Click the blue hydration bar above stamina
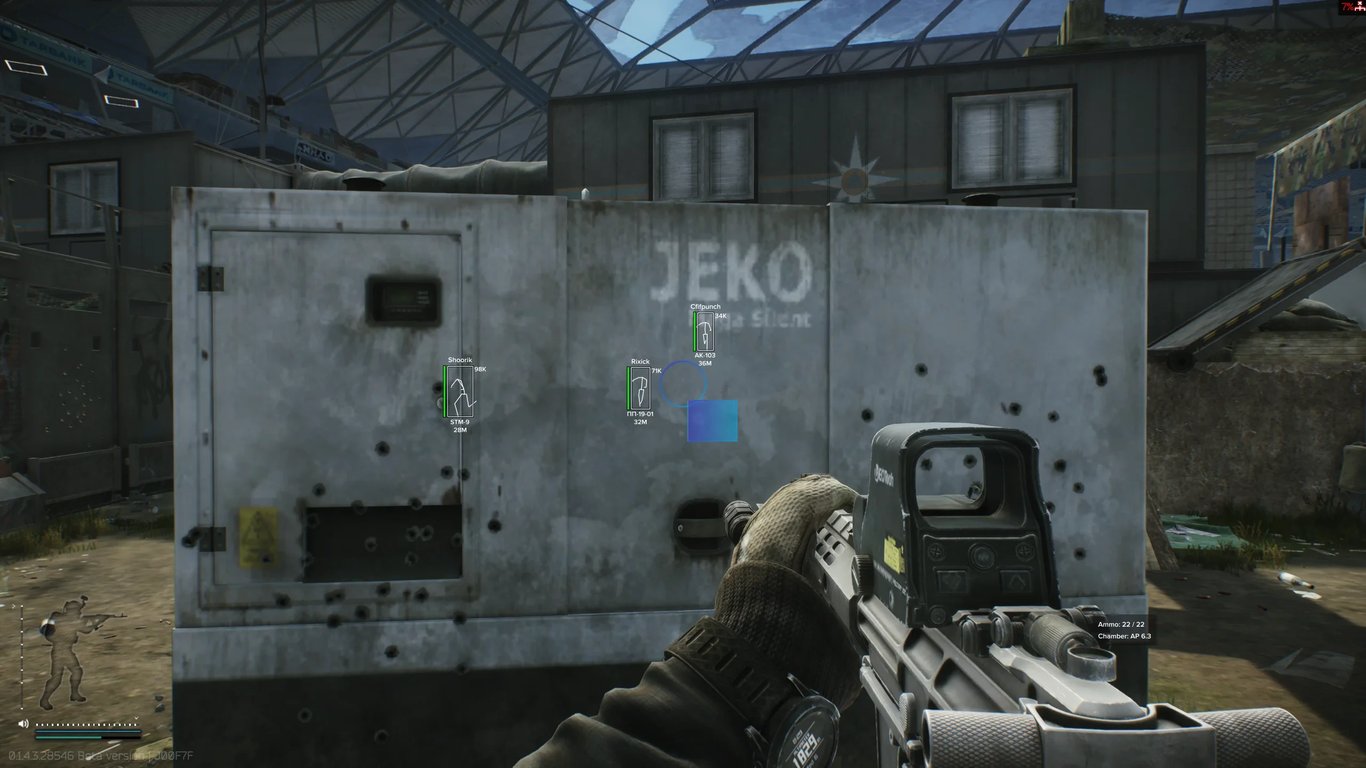The image size is (1366, 768). [x=88, y=731]
